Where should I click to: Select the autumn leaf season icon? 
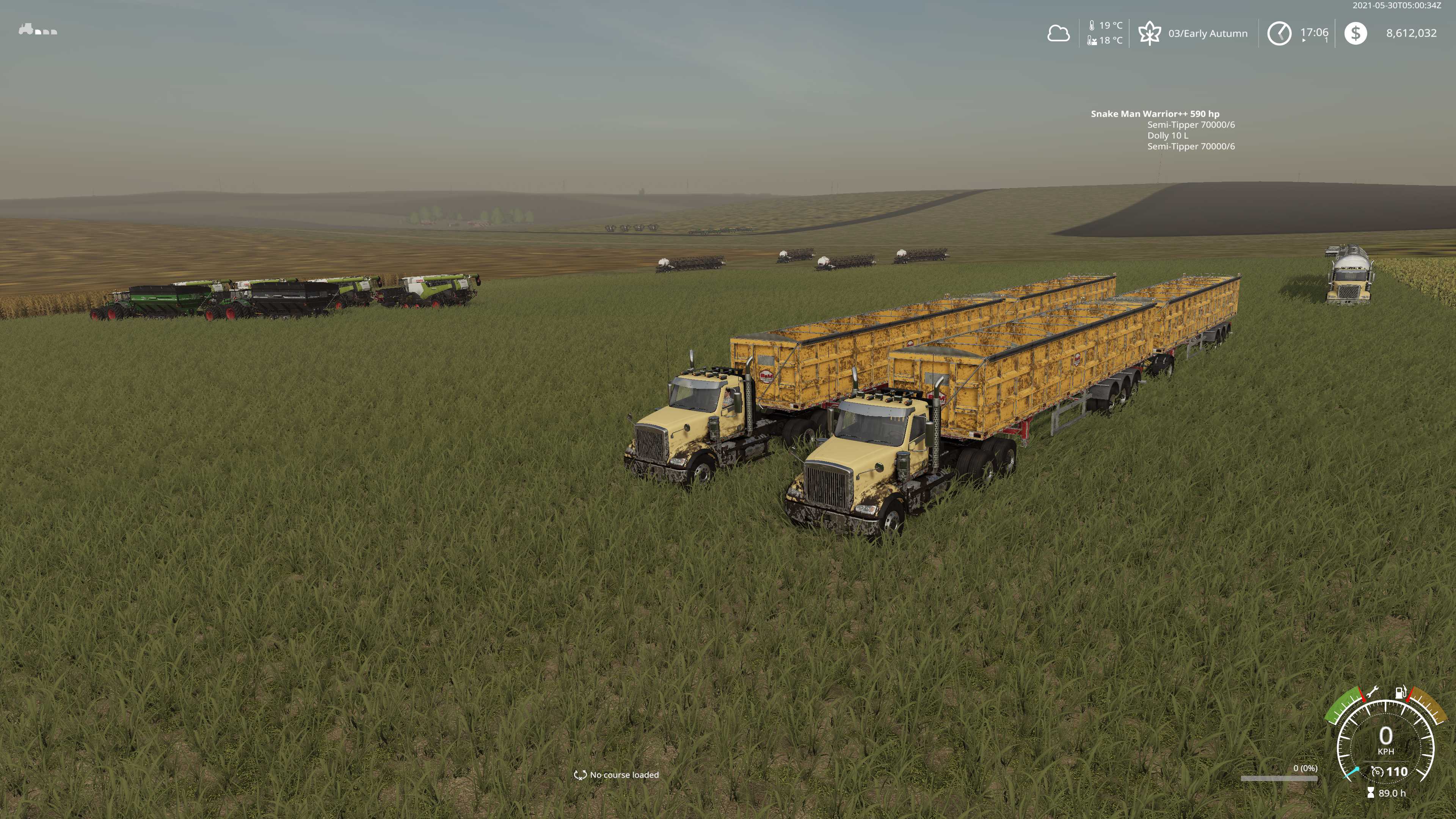1149,33
